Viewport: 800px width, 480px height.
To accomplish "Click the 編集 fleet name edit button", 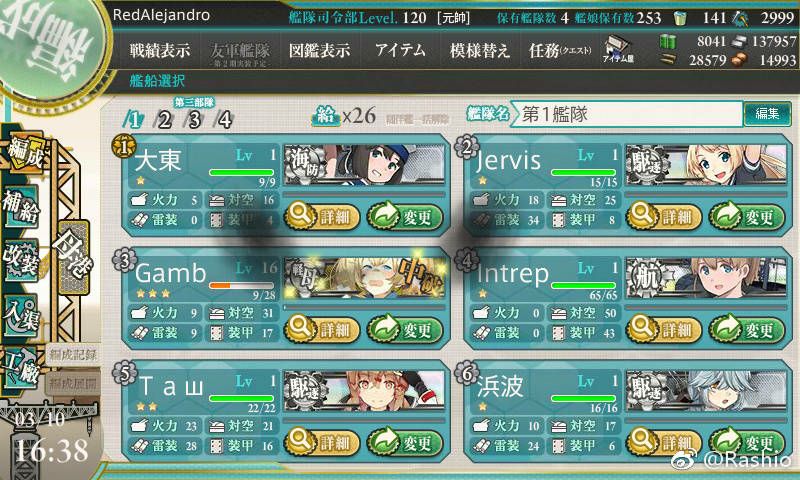I will click(767, 114).
